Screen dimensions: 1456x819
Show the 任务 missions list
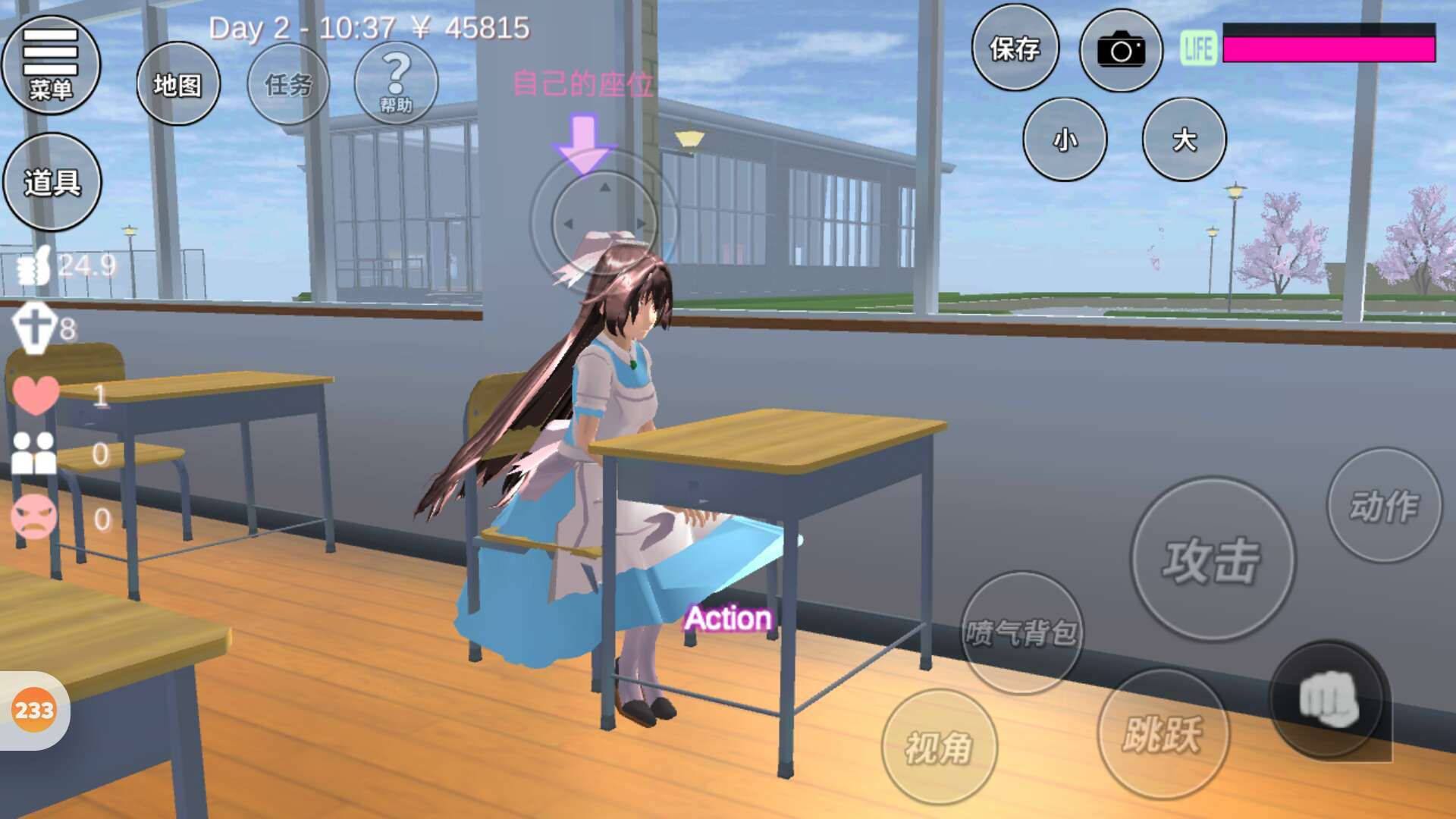(289, 84)
